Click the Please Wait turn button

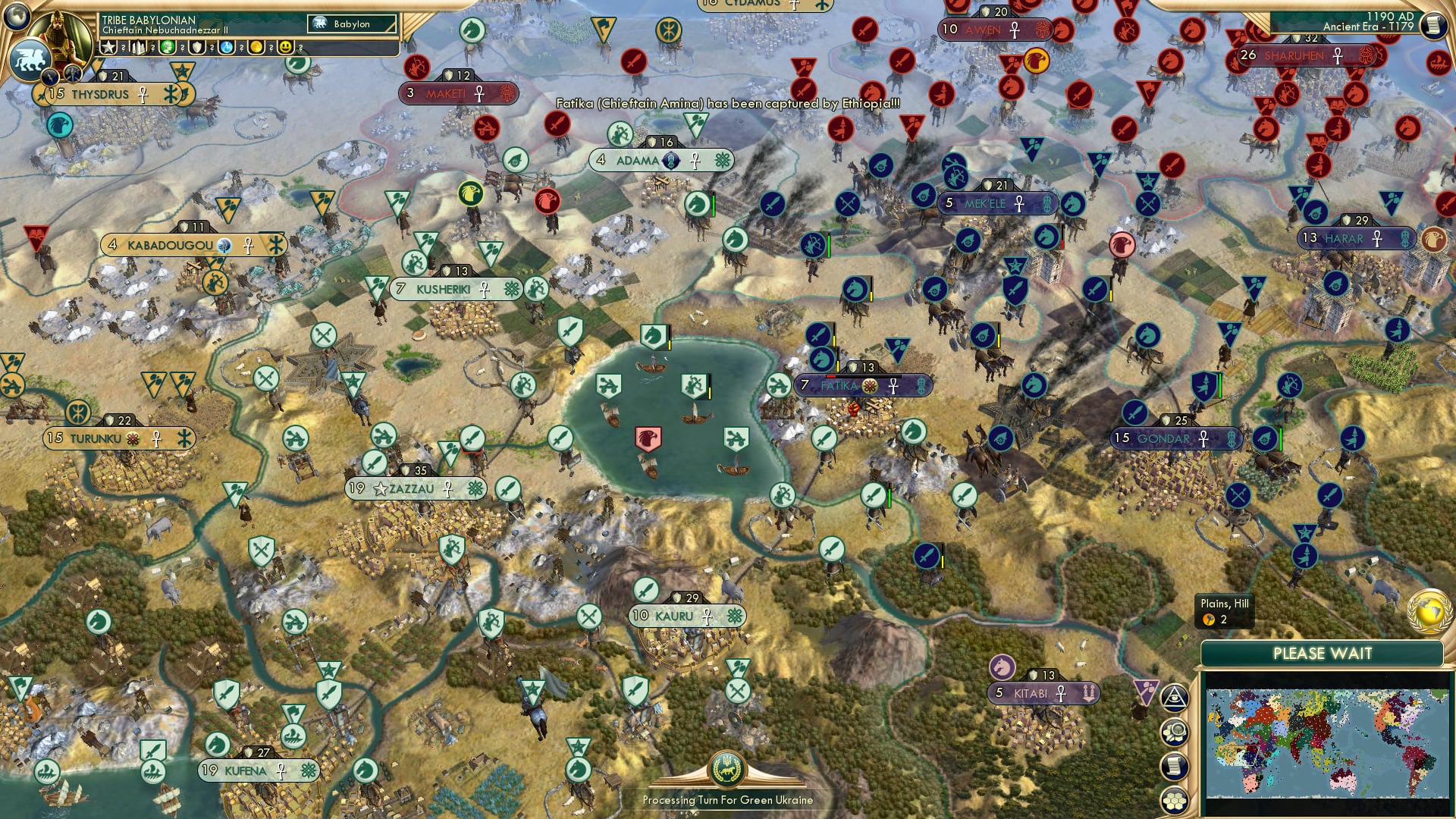click(x=1322, y=654)
